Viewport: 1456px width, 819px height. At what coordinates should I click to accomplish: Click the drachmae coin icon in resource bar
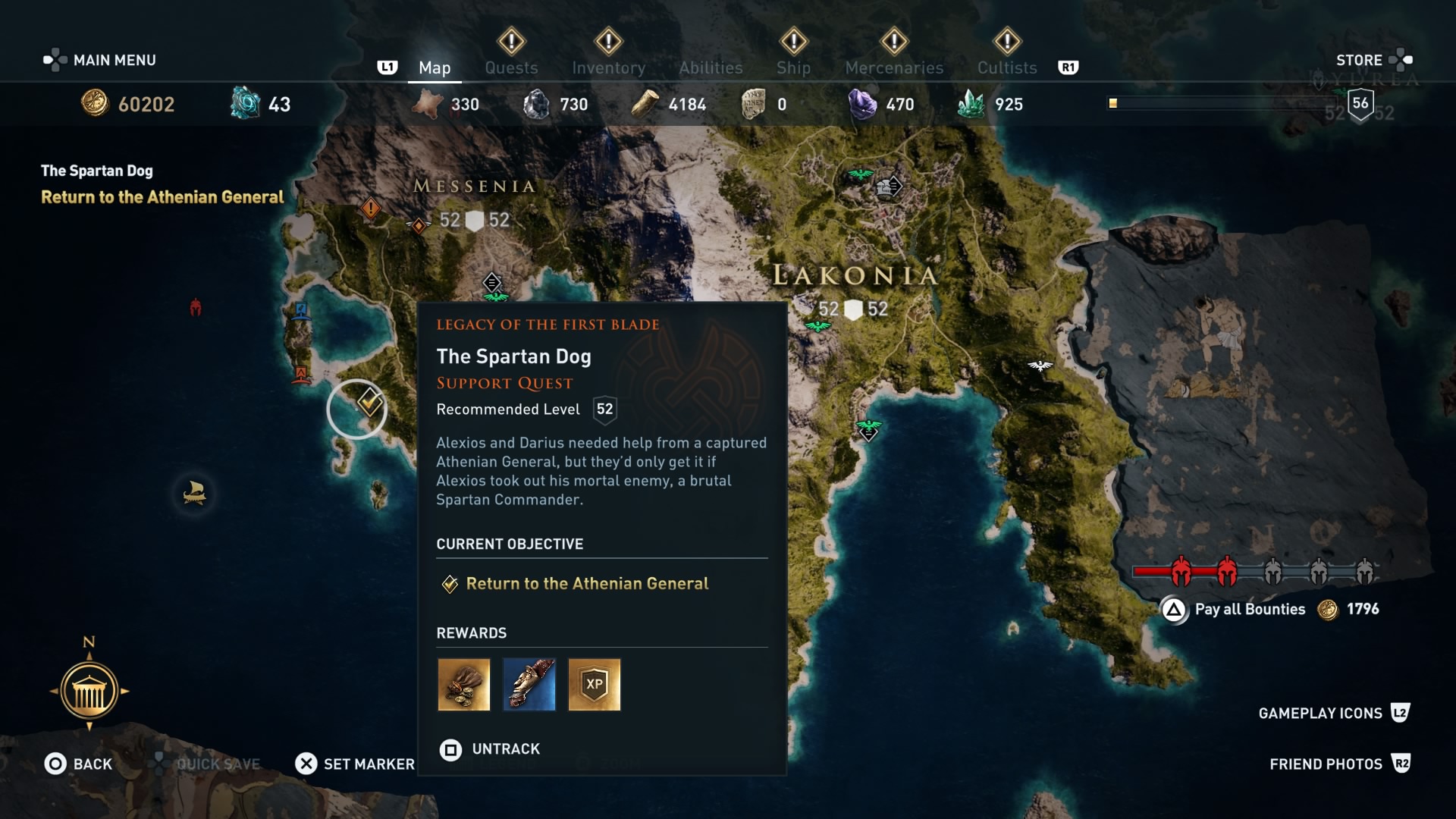pos(94,104)
